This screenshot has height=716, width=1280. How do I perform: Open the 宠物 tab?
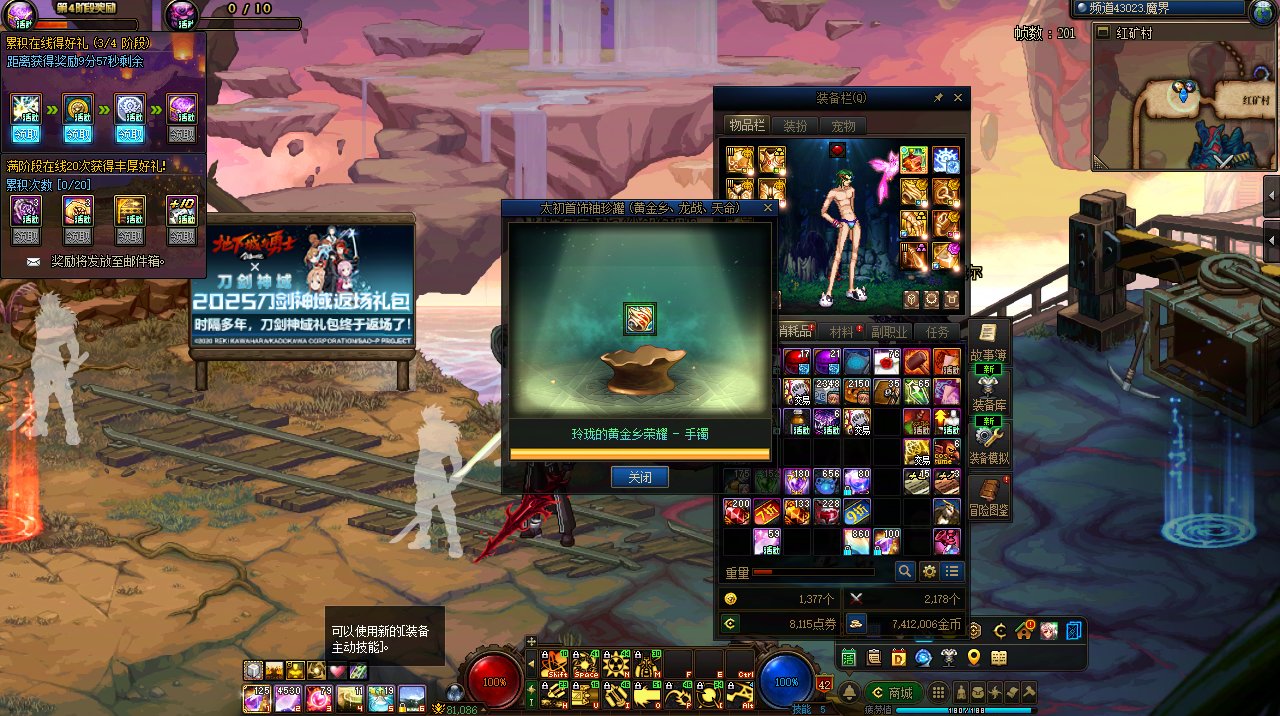843,126
